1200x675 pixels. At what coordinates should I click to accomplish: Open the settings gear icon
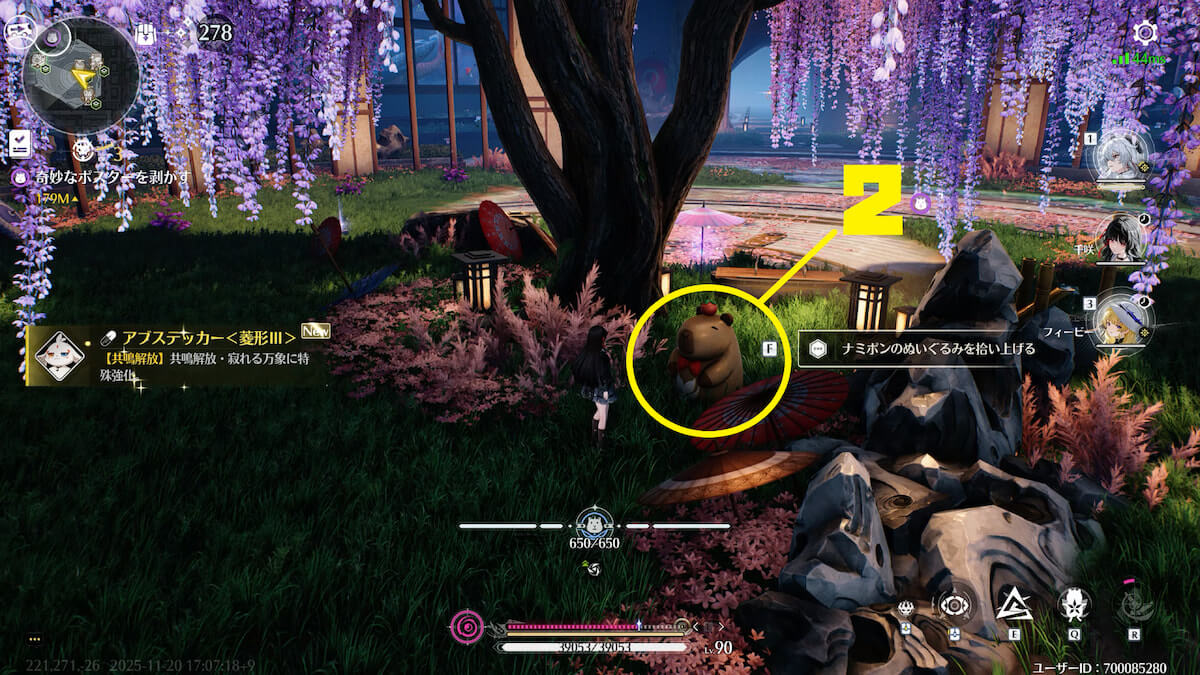point(1145,33)
